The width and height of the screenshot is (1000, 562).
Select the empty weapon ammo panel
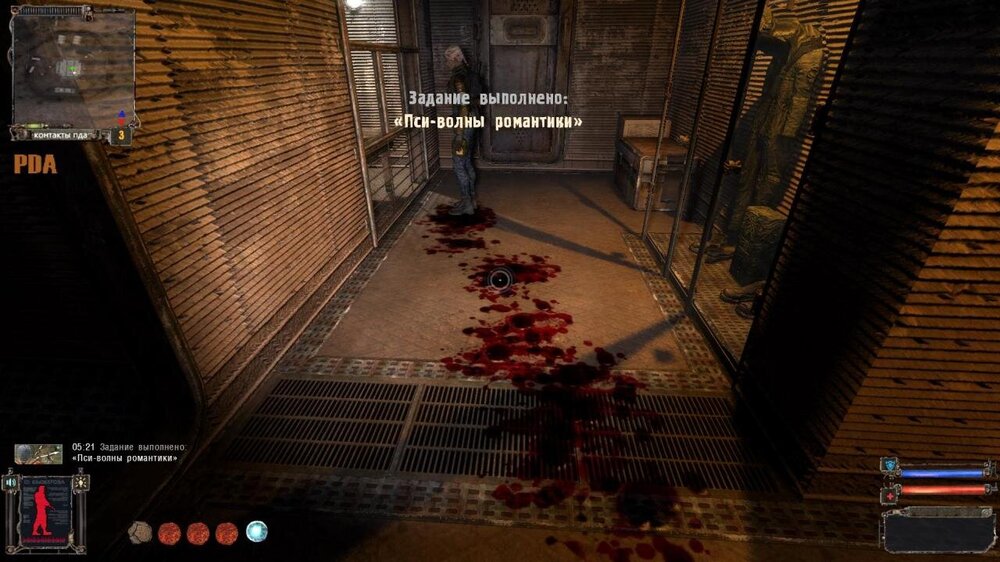[937, 528]
